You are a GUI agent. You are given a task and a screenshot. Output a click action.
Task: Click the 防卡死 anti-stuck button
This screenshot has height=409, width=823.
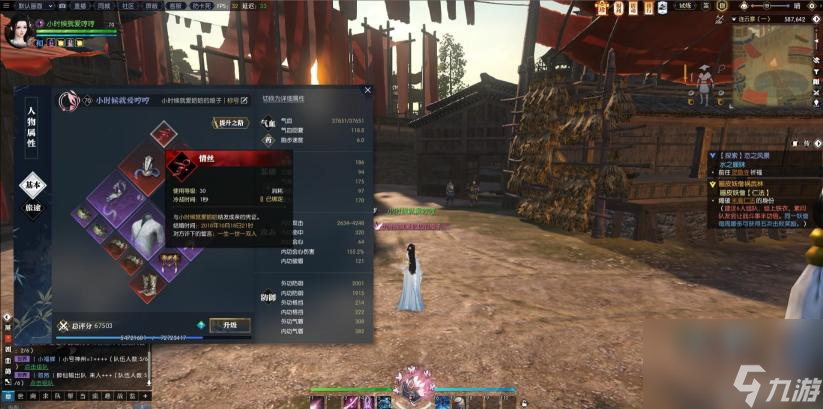[204, 6]
